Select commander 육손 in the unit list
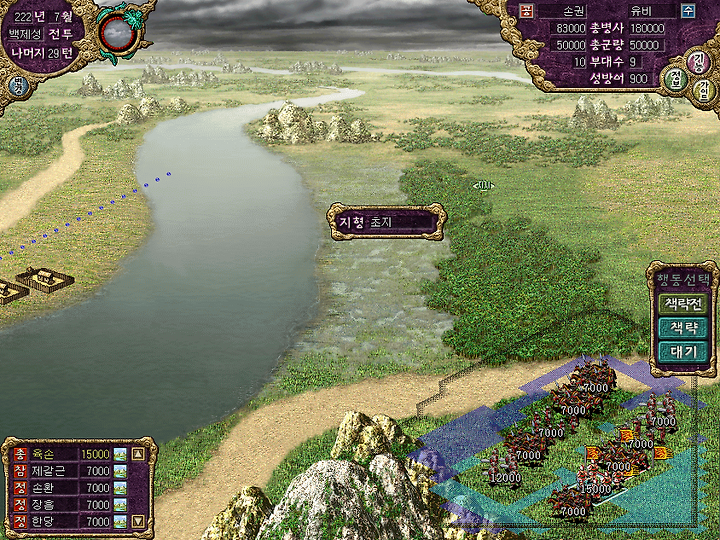This screenshot has height=540, width=720. pos(48,454)
